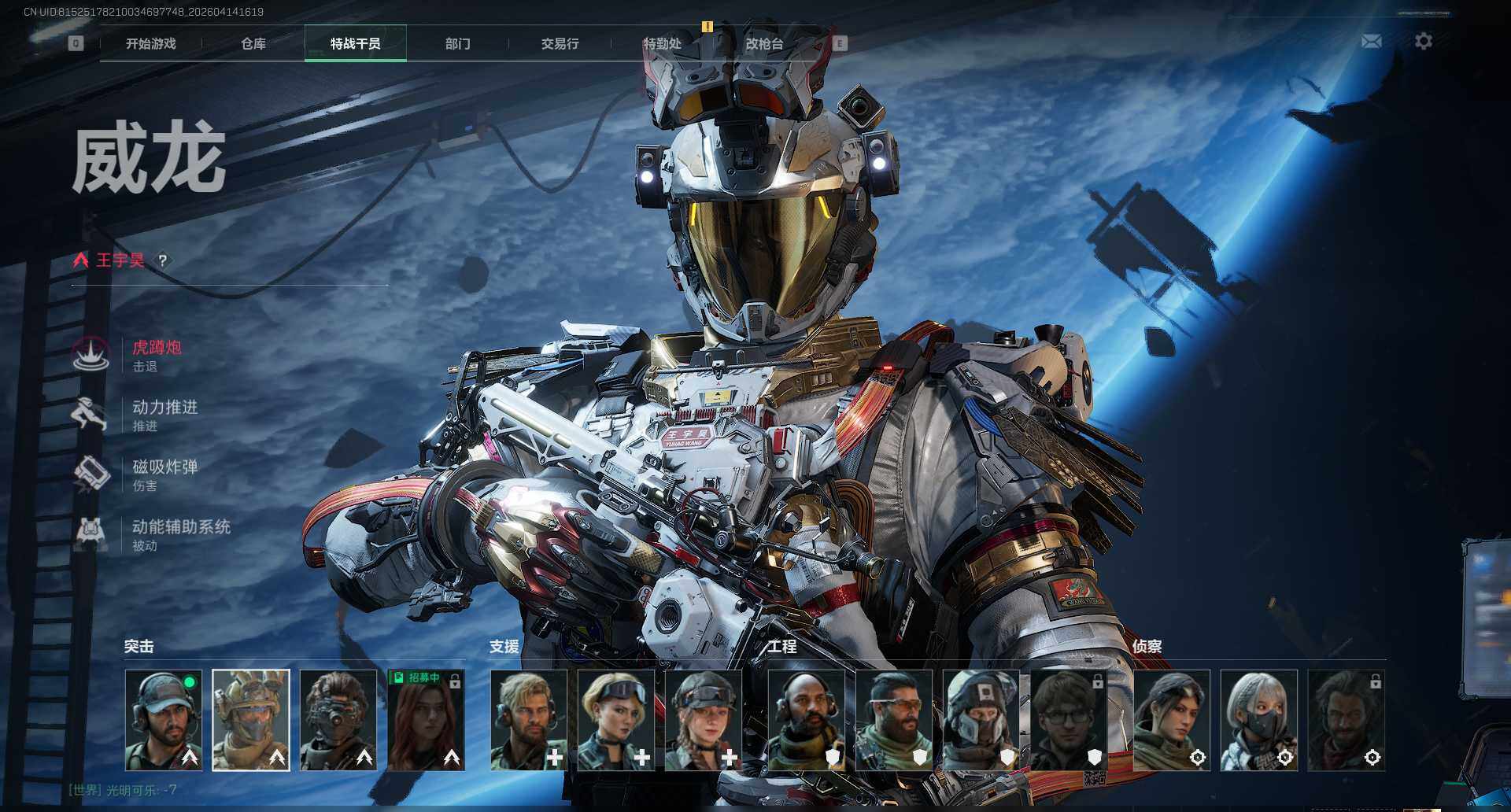Show operator info with question mark
1511x812 pixels.
tap(162, 260)
